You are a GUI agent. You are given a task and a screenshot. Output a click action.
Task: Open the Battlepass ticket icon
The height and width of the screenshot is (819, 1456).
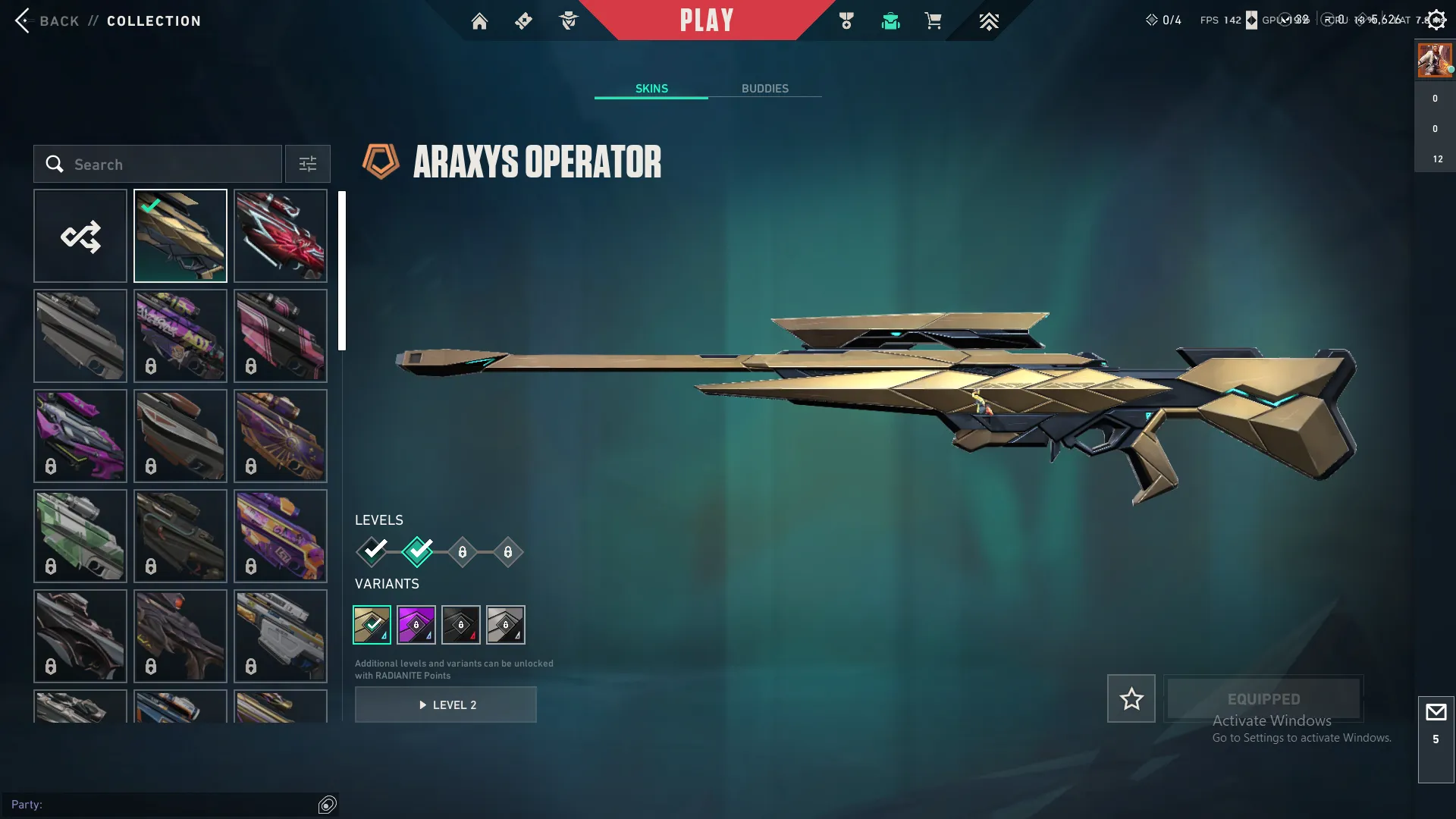point(523,21)
